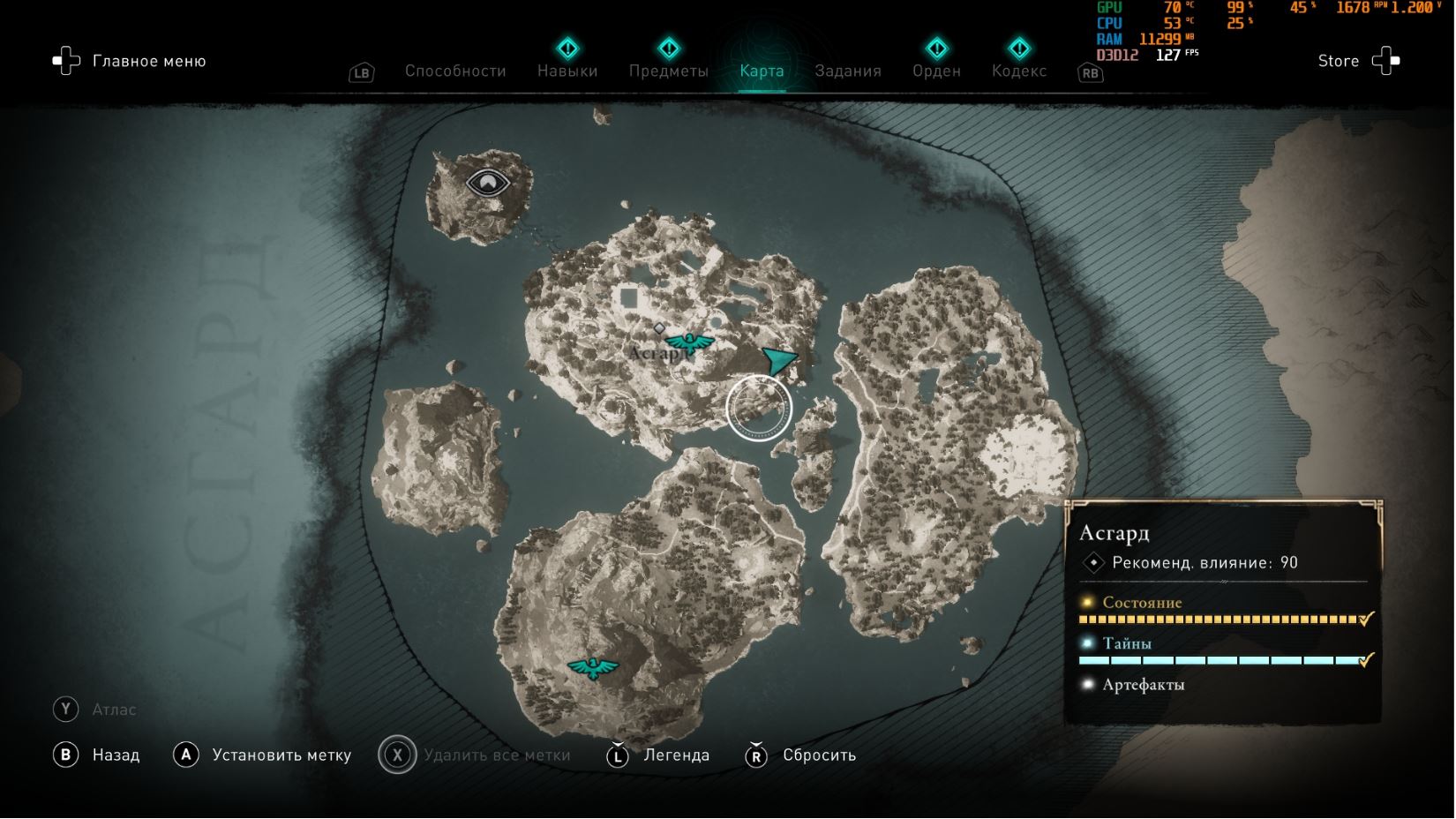This screenshot has height=819, width=1456.
Task: Open the Предметы inventory tab
Action: tap(668, 71)
